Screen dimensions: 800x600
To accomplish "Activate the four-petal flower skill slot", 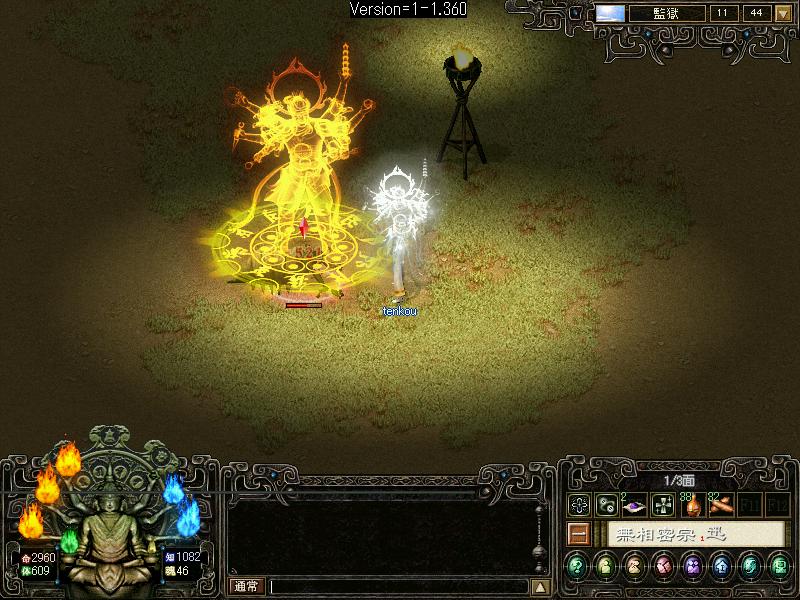I will click(x=578, y=505).
